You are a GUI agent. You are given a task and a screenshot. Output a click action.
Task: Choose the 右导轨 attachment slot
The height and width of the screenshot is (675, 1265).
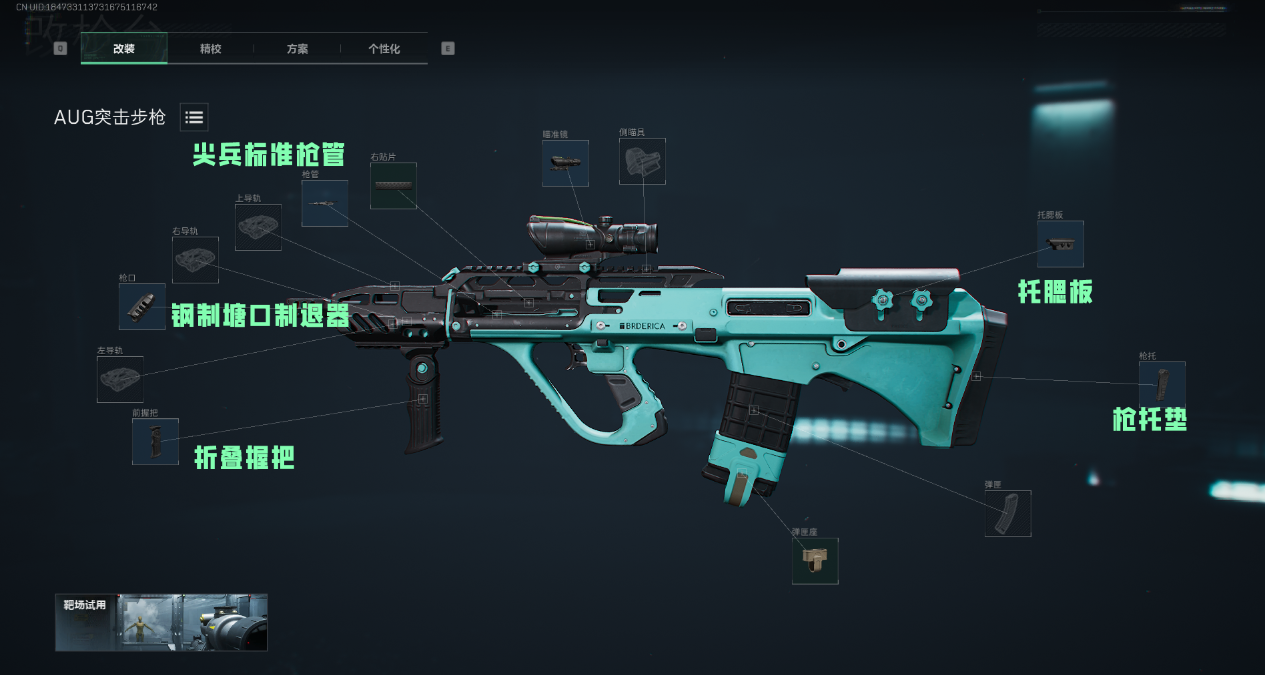195,260
